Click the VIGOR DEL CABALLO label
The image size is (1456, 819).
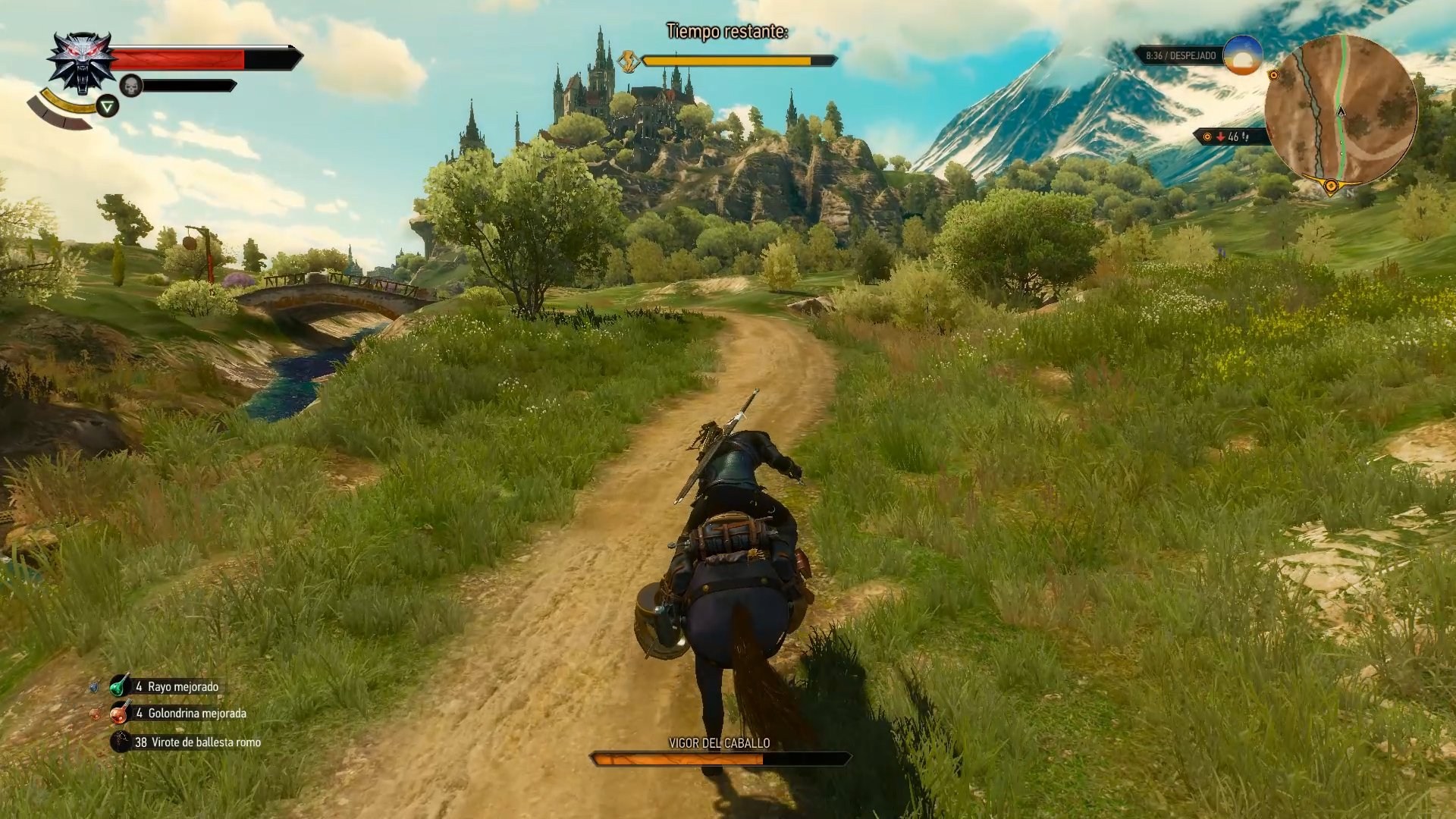click(x=719, y=744)
